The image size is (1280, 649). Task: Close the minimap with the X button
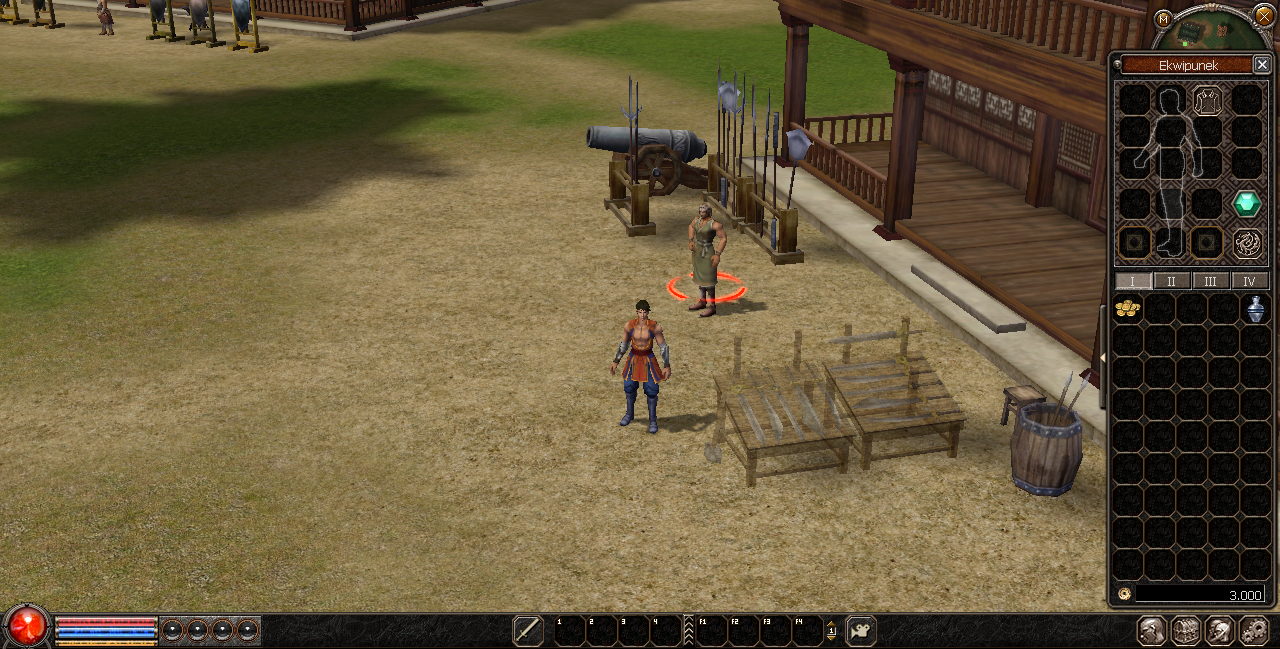click(1264, 15)
